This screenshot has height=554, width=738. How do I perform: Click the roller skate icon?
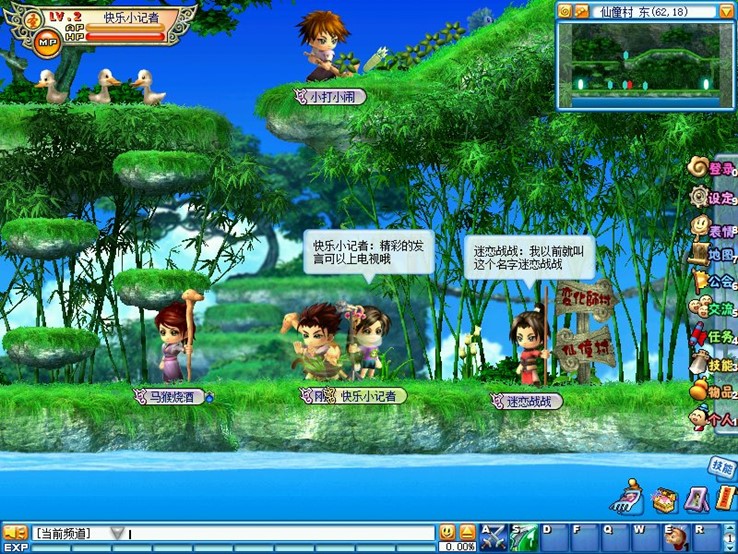tap(628, 496)
